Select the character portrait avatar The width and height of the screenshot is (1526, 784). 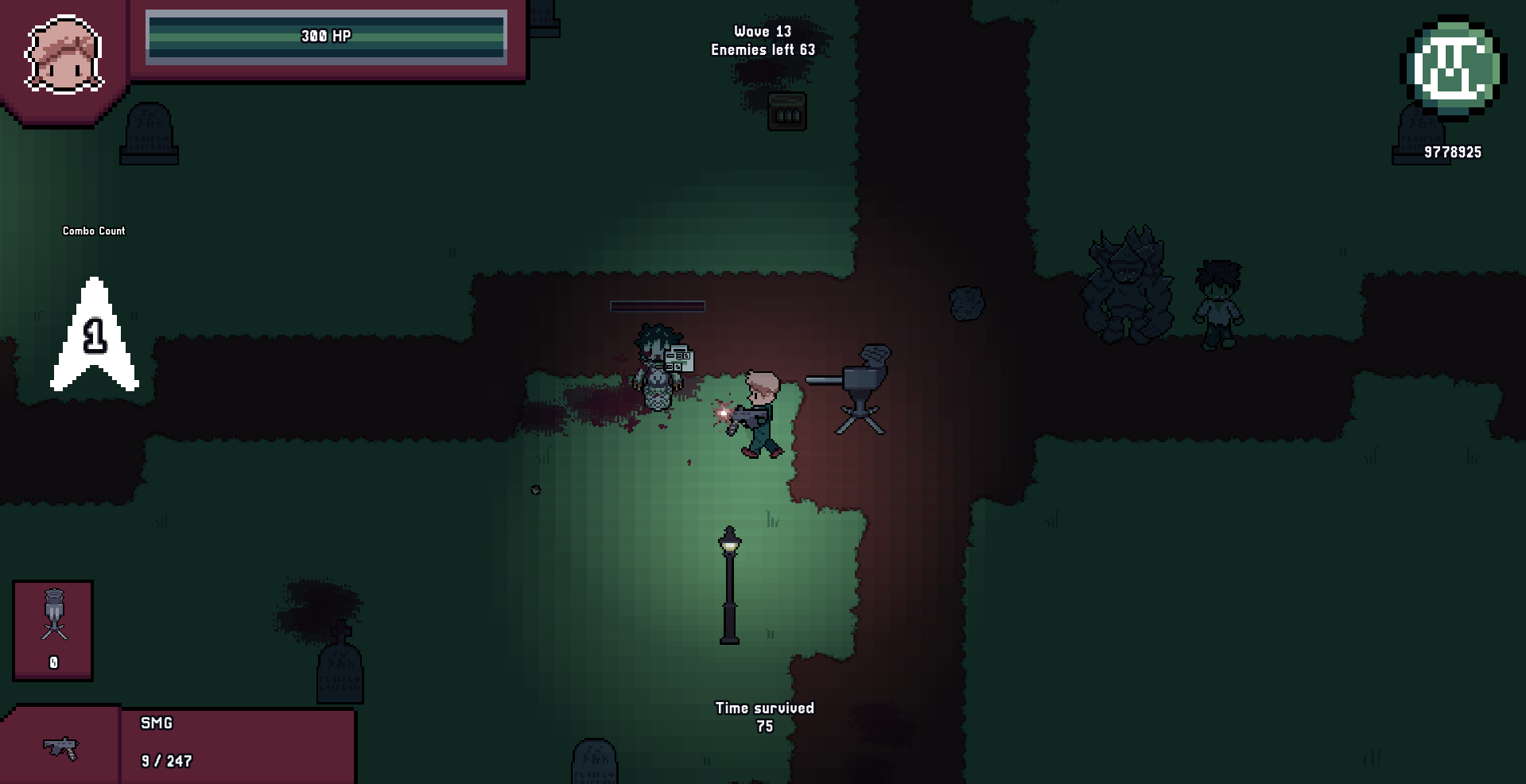click(x=64, y=49)
